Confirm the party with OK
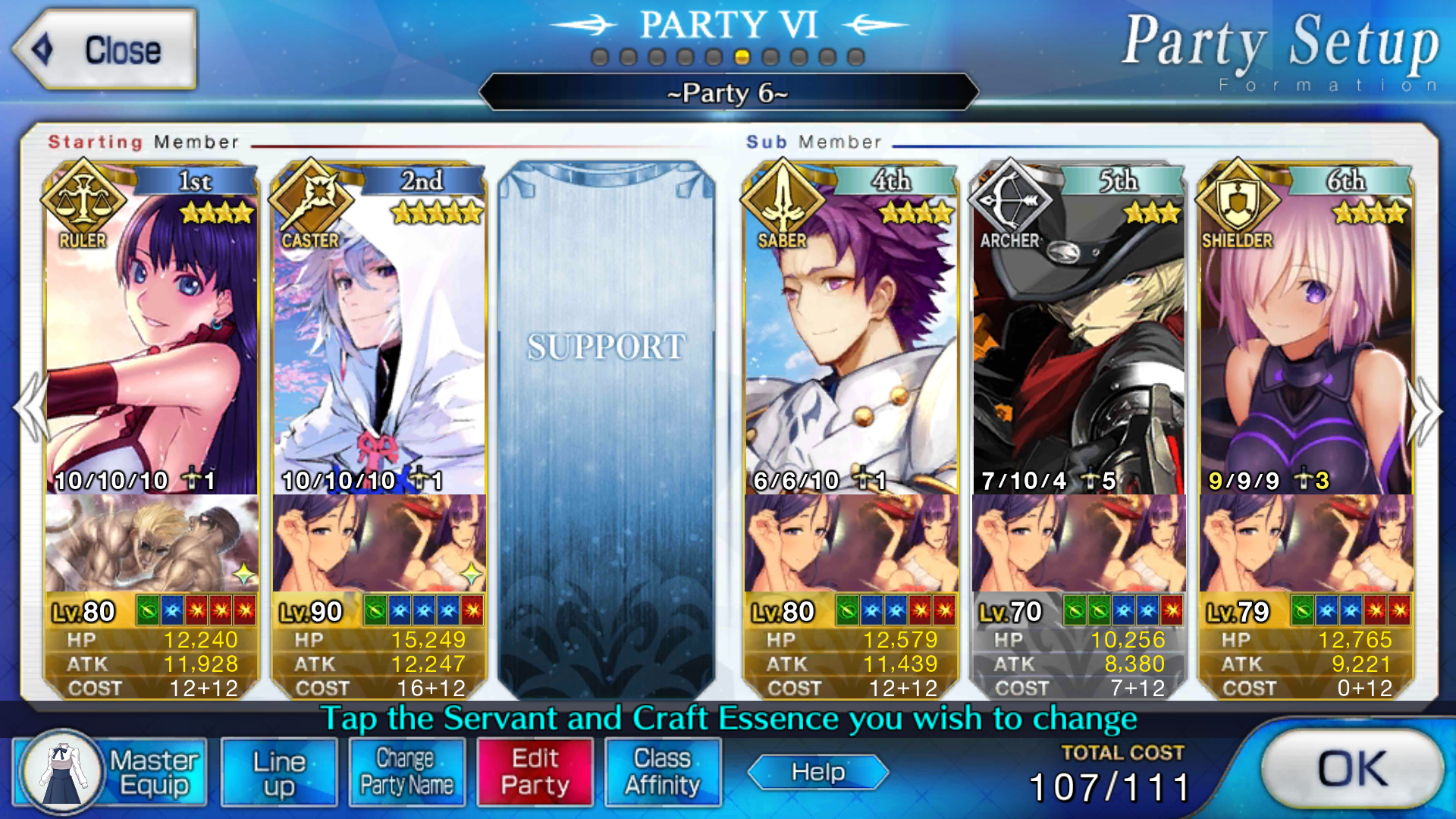1456x819 pixels. pyautogui.click(x=1352, y=770)
